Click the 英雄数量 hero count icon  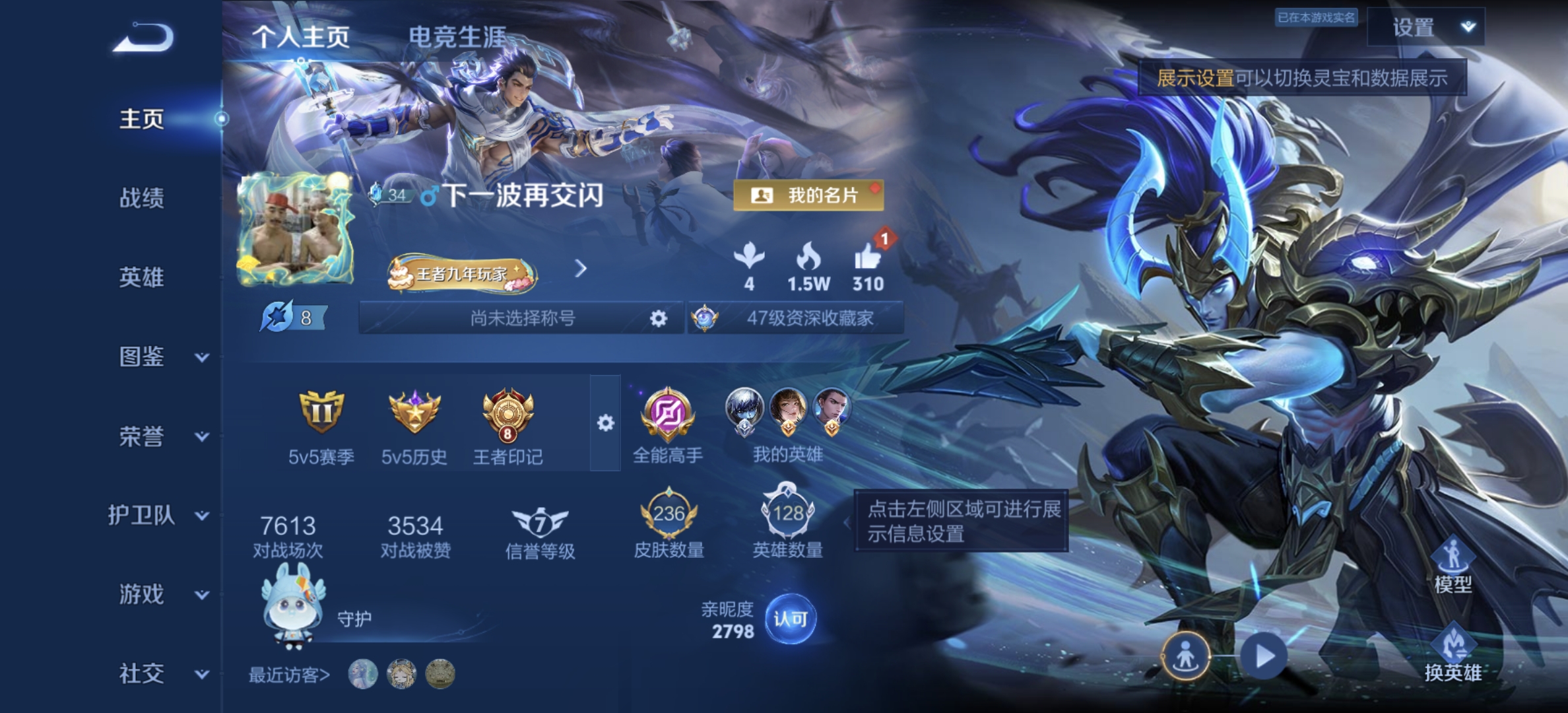click(787, 512)
